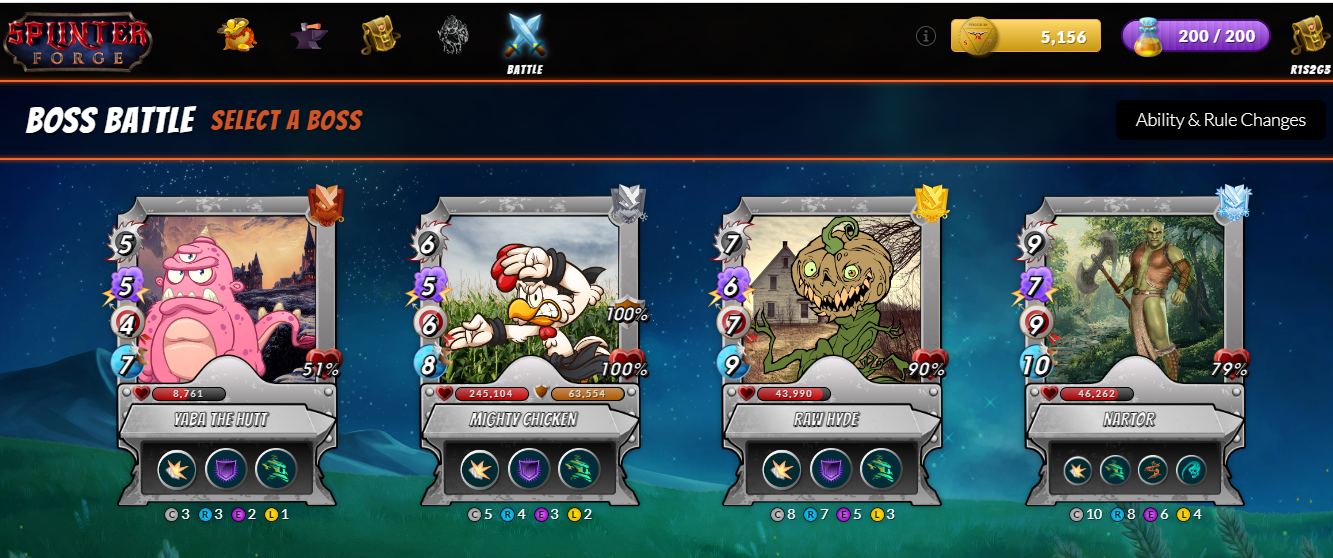Click the 200 / 200 potion energy meter

1196,36
